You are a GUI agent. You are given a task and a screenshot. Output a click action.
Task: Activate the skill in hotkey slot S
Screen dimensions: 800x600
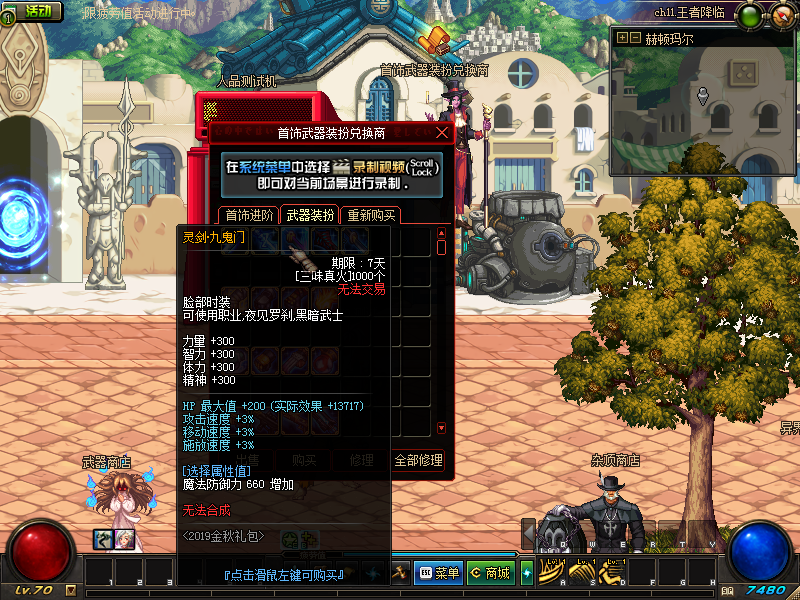click(x=582, y=571)
